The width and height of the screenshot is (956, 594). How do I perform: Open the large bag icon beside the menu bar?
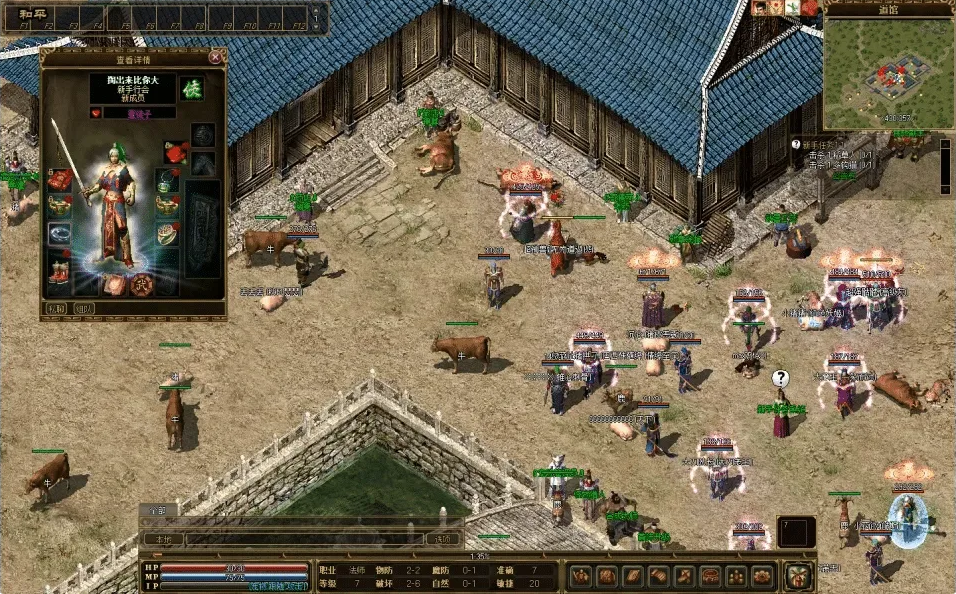coord(797,576)
